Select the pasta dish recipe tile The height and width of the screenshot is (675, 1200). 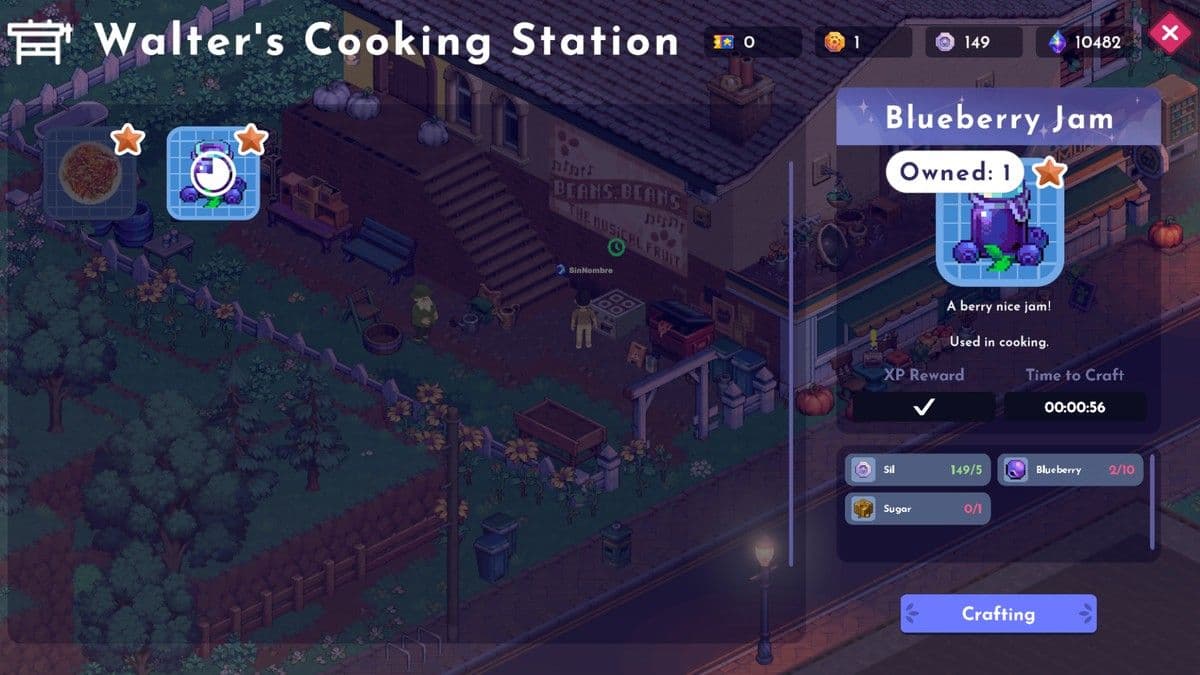coord(90,174)
